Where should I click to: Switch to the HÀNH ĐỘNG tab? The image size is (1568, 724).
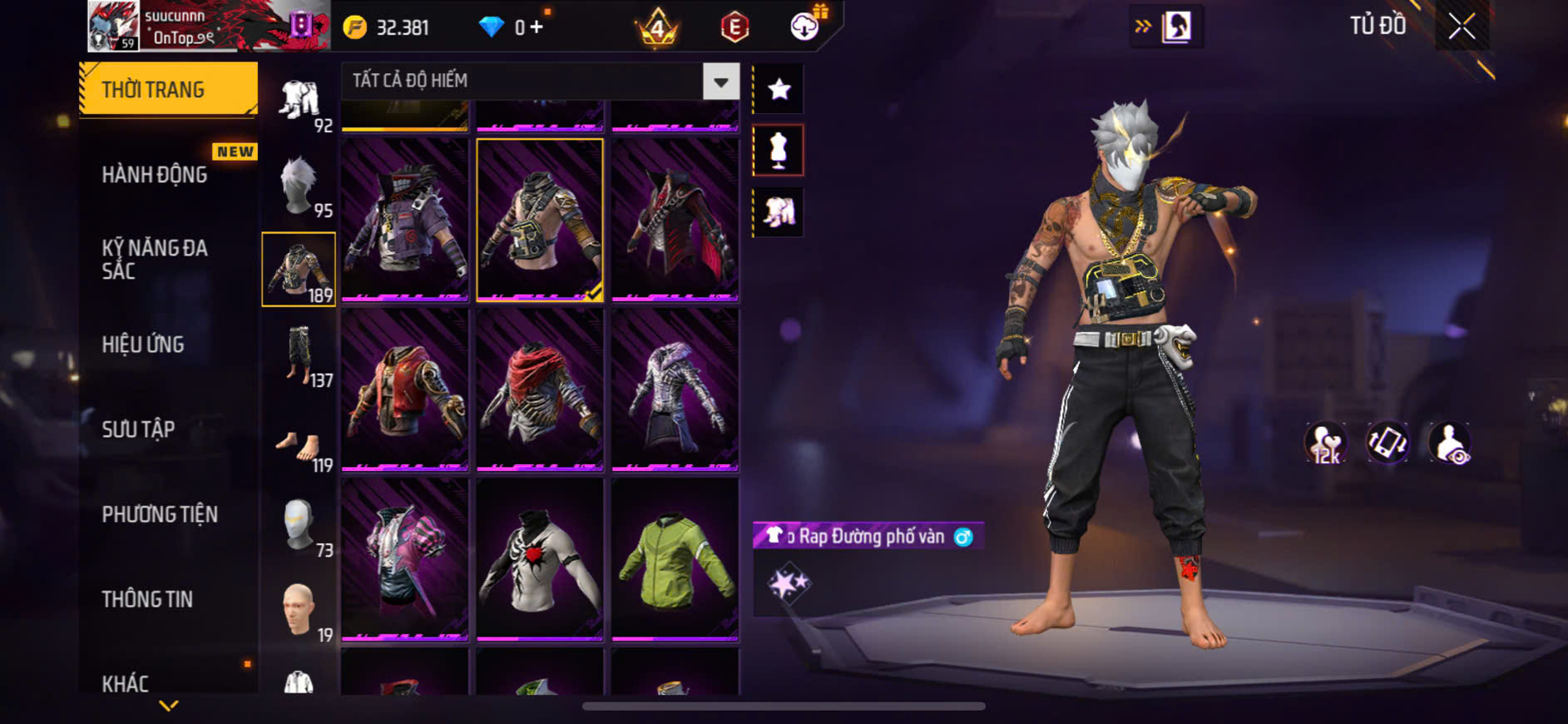click(155, 175)
